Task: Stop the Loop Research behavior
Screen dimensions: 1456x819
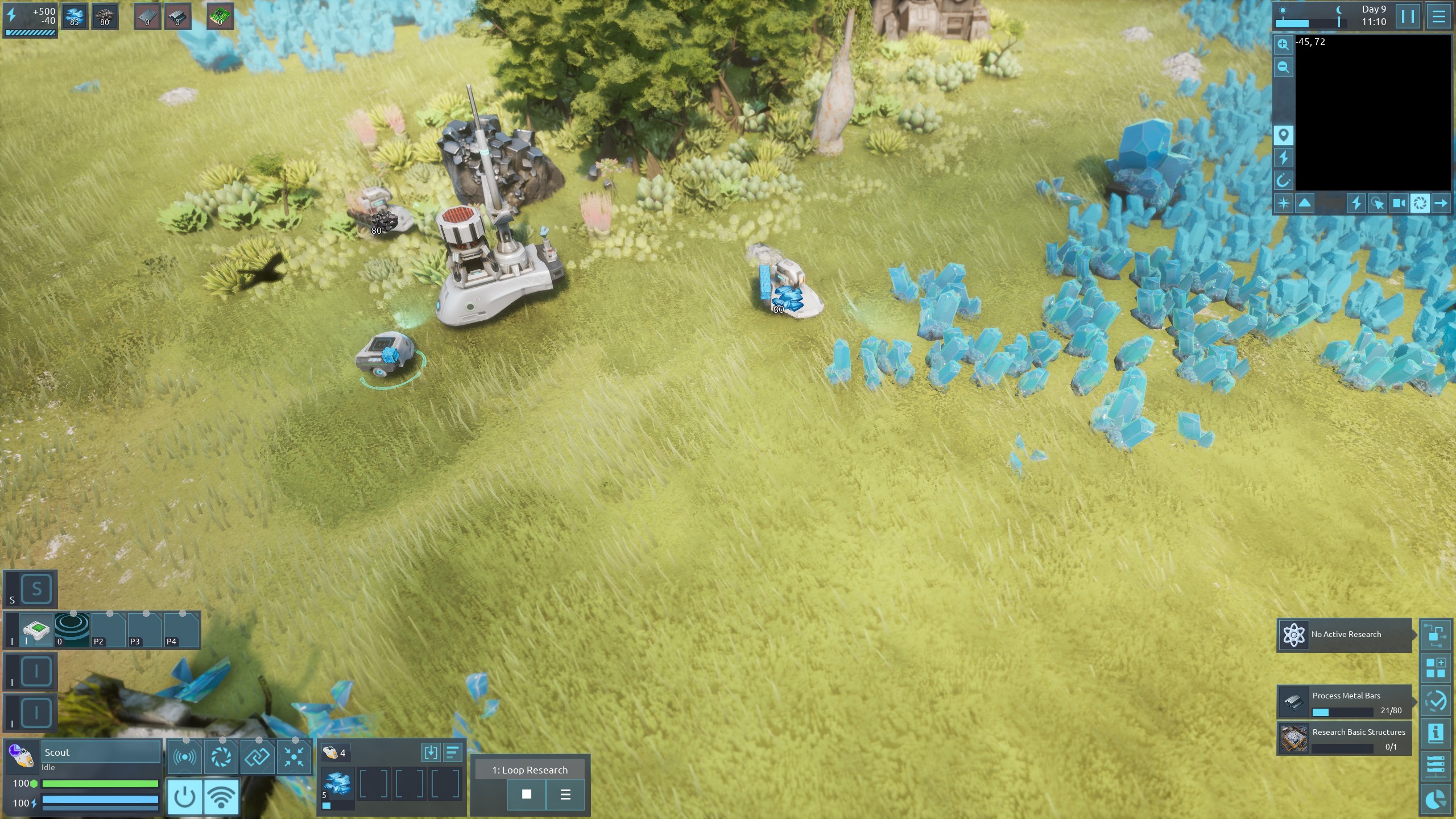Action: click(527, 794)
